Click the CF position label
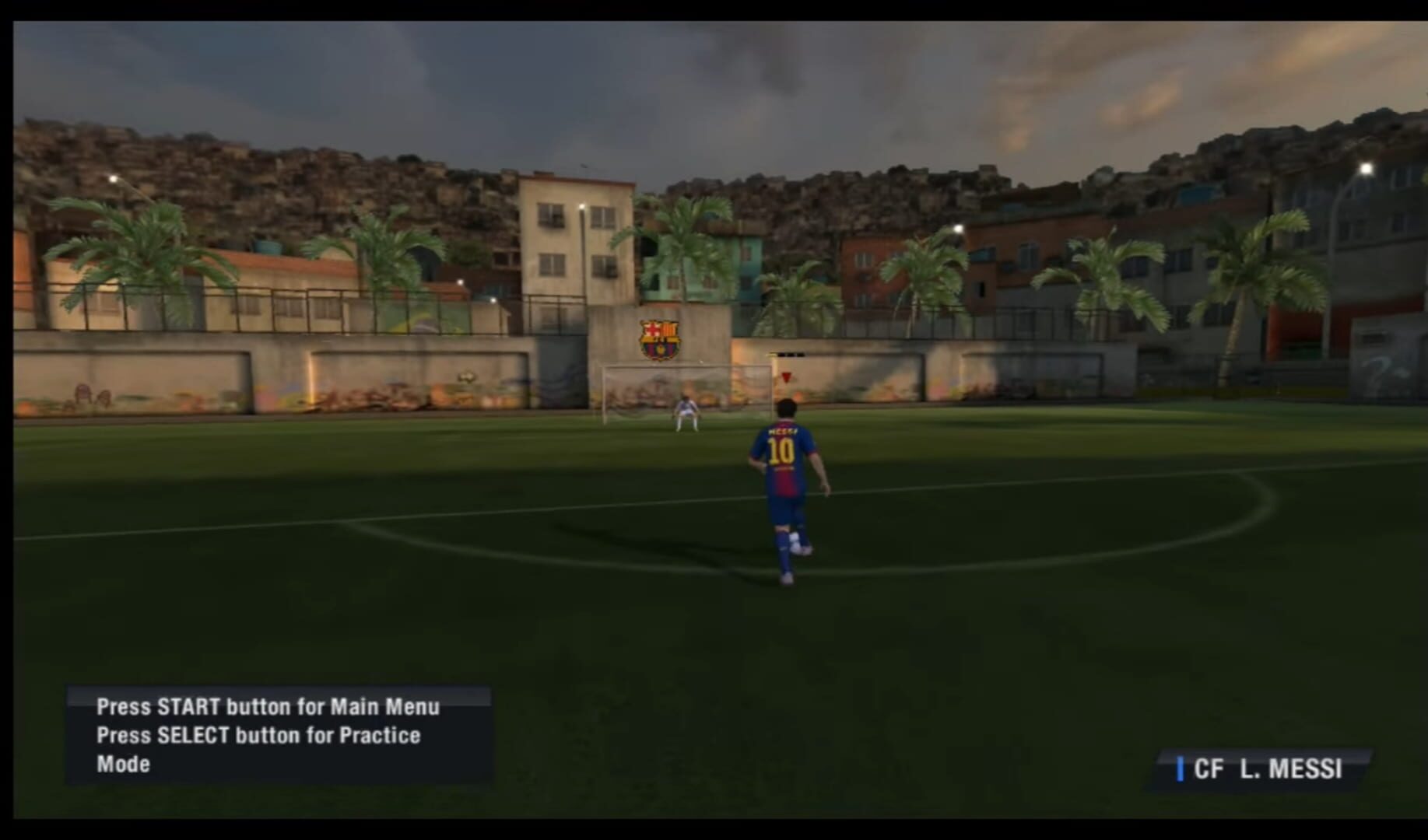The height and width of the screenshot is (840, 1428). click(1207, 770)
